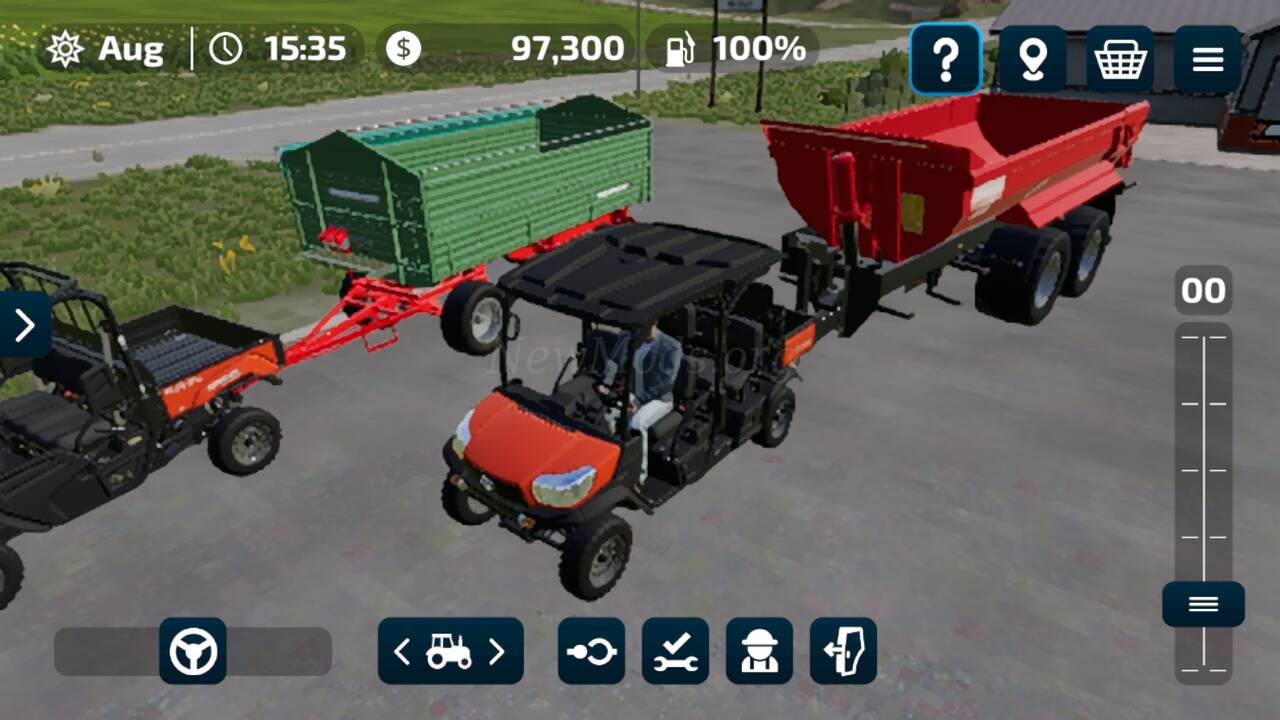This screenshot has height=720, width=1280.
Task: Open the hamburger main menu
Action: (x=1207, y=59)
